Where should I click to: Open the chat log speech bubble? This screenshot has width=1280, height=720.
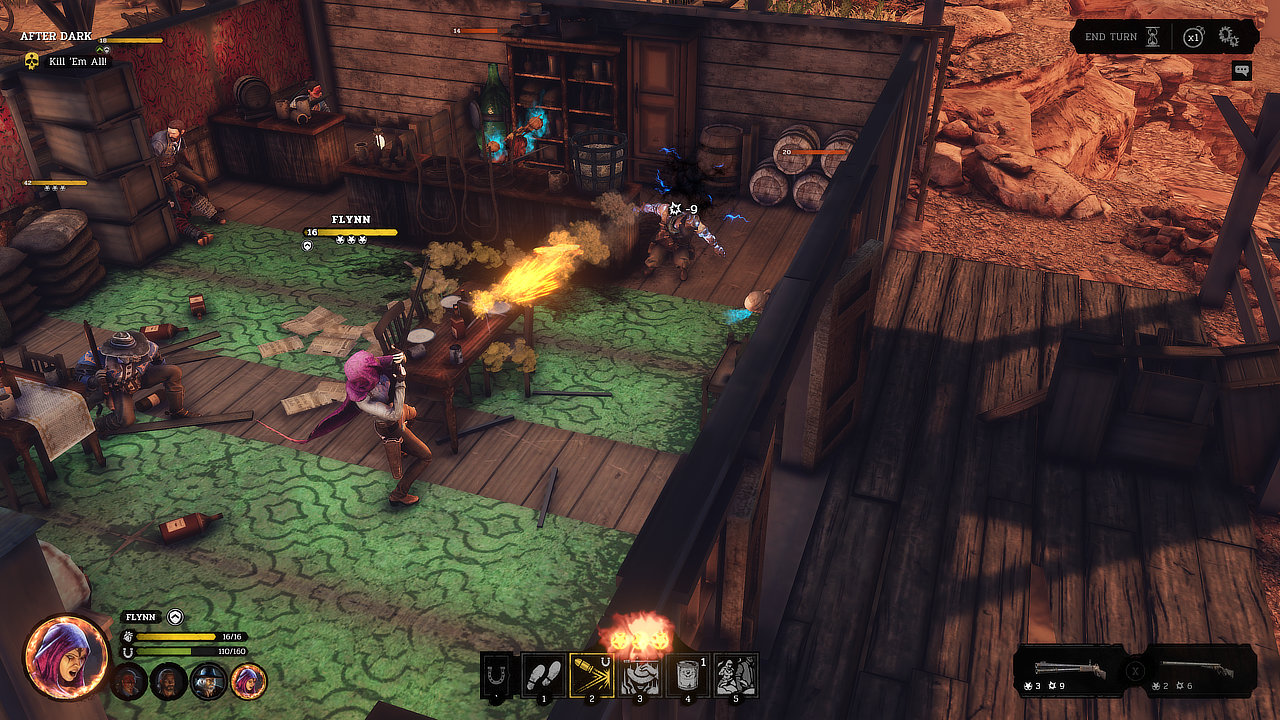(1242, 70)
